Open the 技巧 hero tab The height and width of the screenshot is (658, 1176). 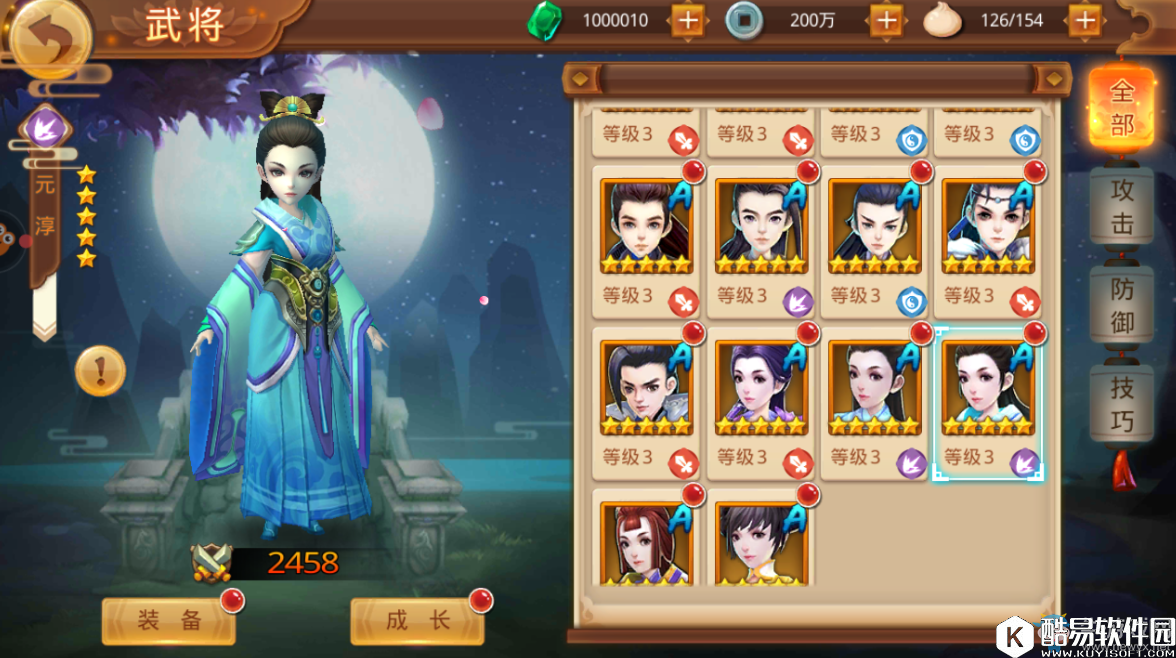pos(1121,402)
